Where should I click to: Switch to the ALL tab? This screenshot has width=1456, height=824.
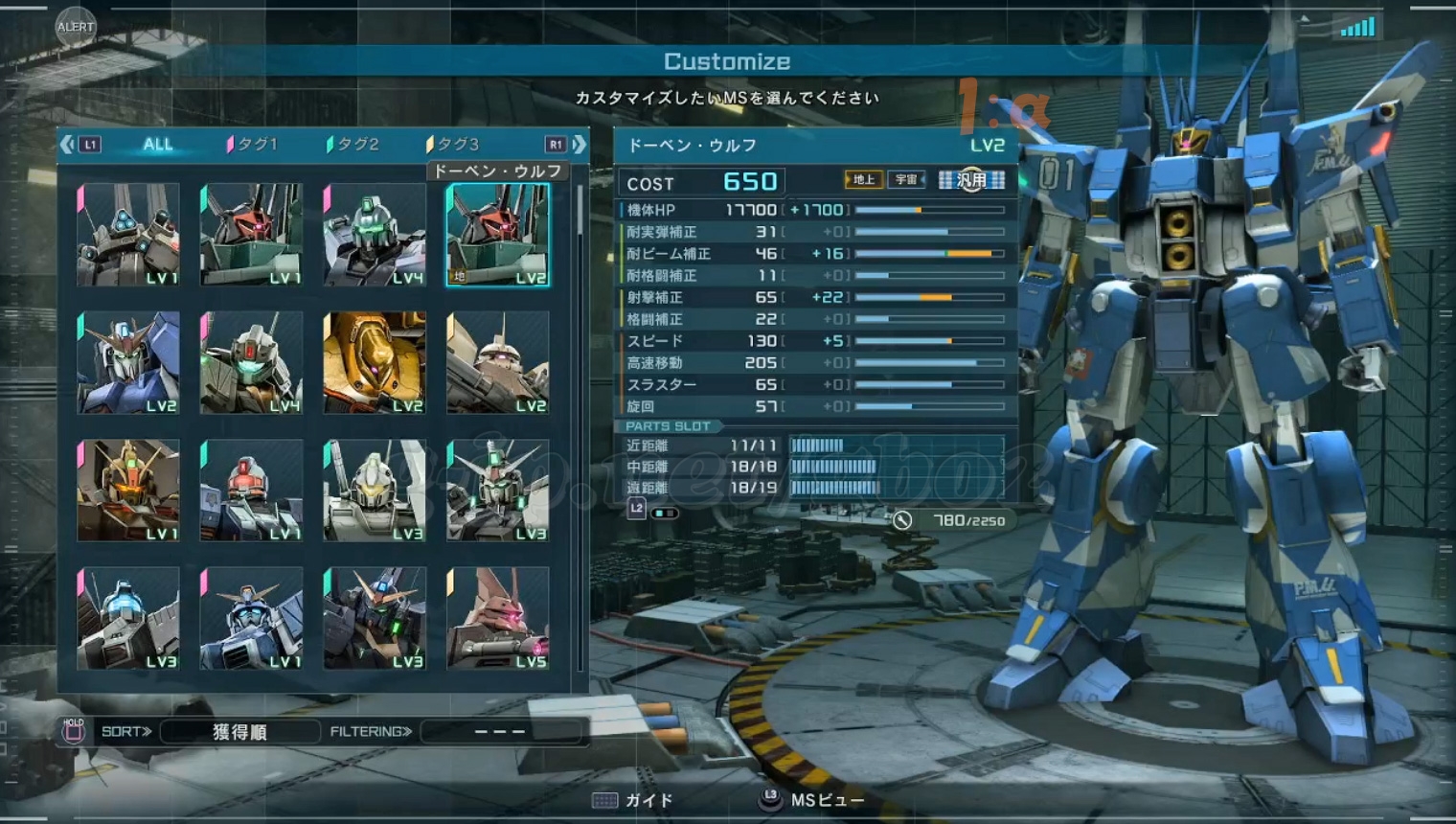158,145
